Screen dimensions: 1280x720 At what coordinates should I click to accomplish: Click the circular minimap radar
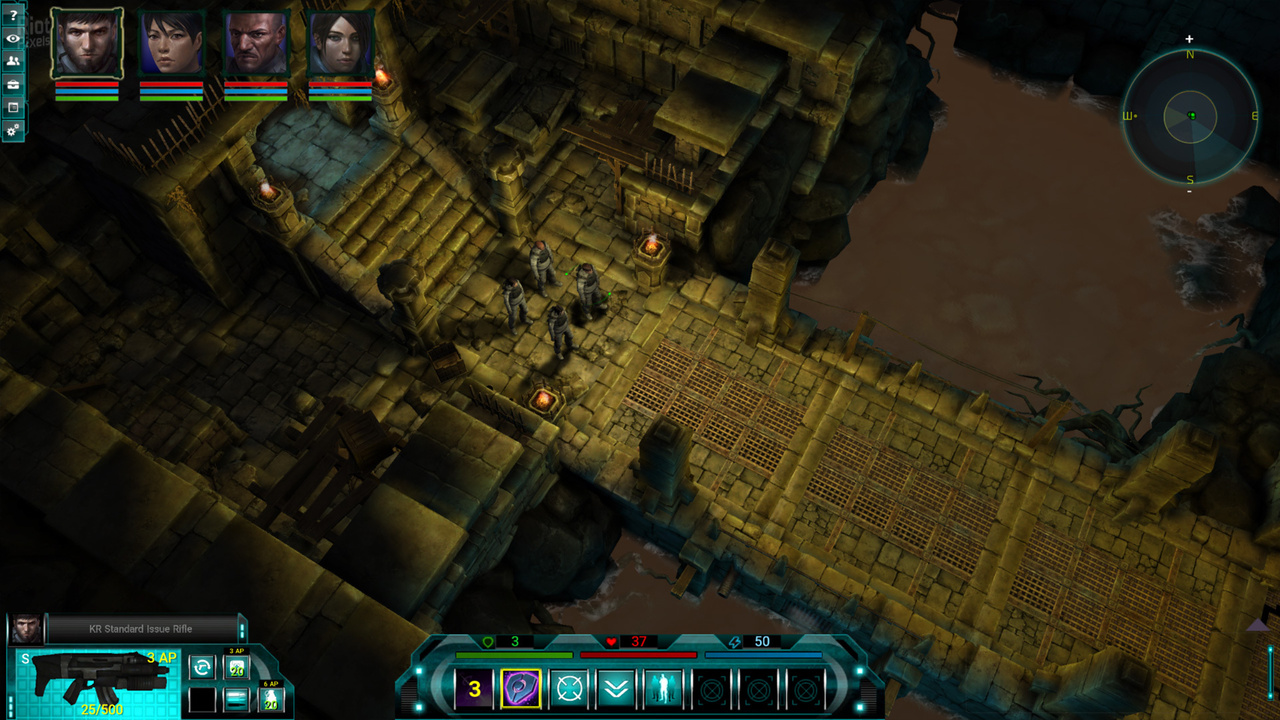click(1190, 117)
